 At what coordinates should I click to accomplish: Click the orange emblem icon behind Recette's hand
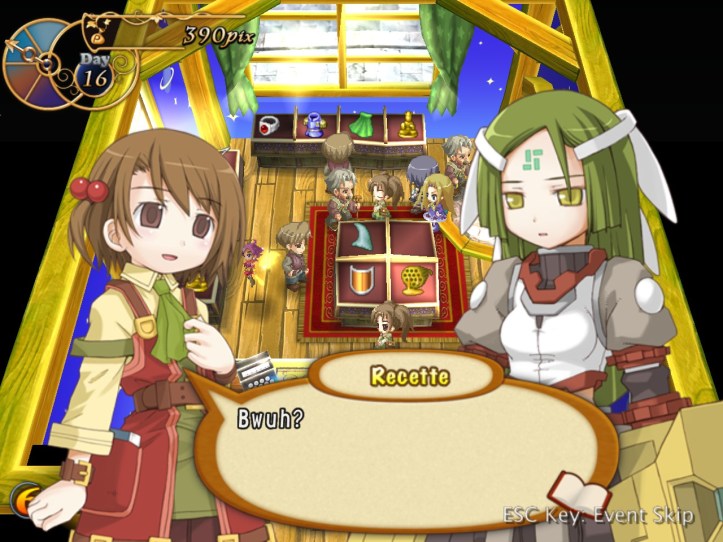click(x=24, y=499)
